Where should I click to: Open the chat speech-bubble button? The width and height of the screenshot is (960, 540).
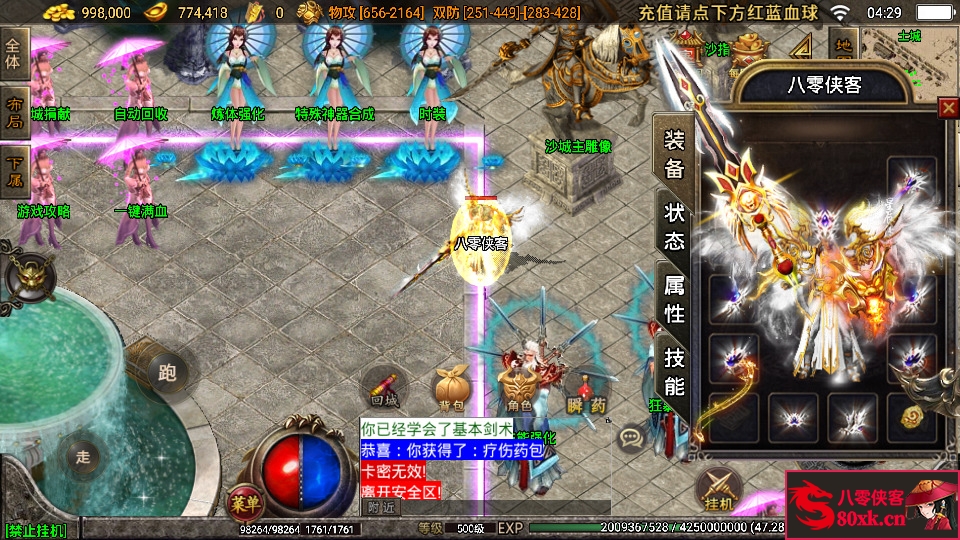[631, 436]
